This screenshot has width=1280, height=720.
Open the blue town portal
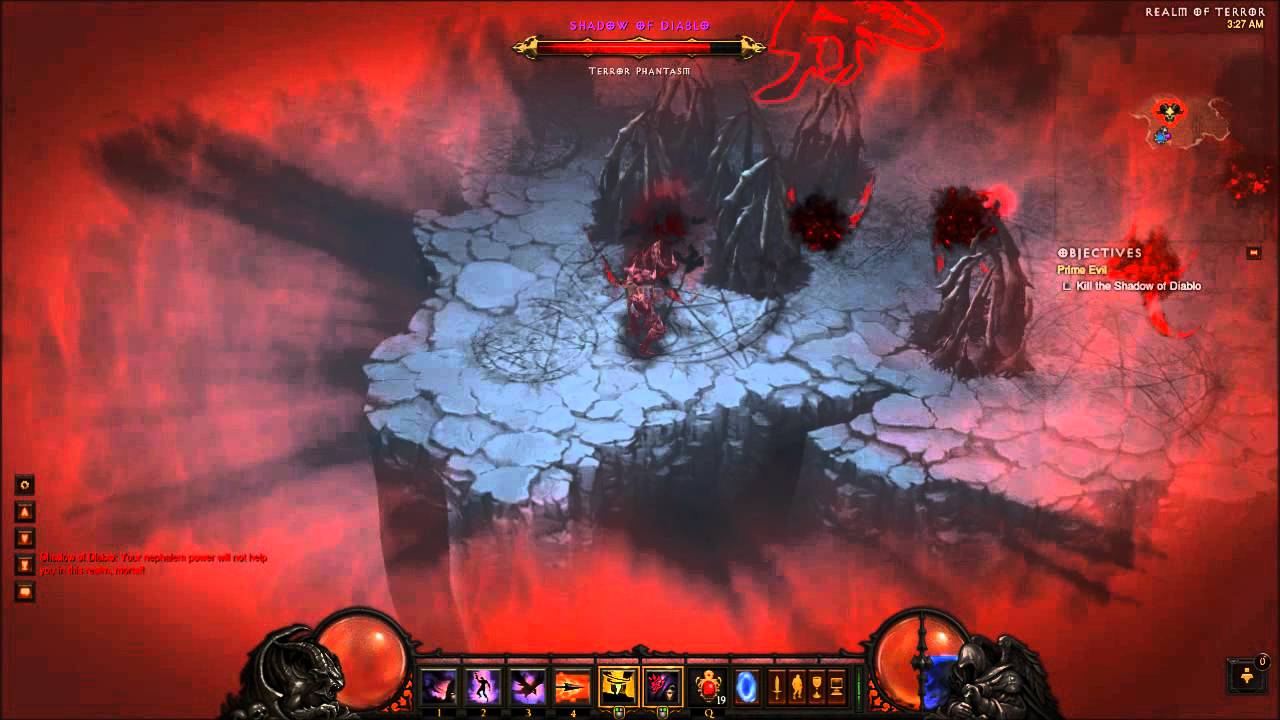click(x=747, y=687)
